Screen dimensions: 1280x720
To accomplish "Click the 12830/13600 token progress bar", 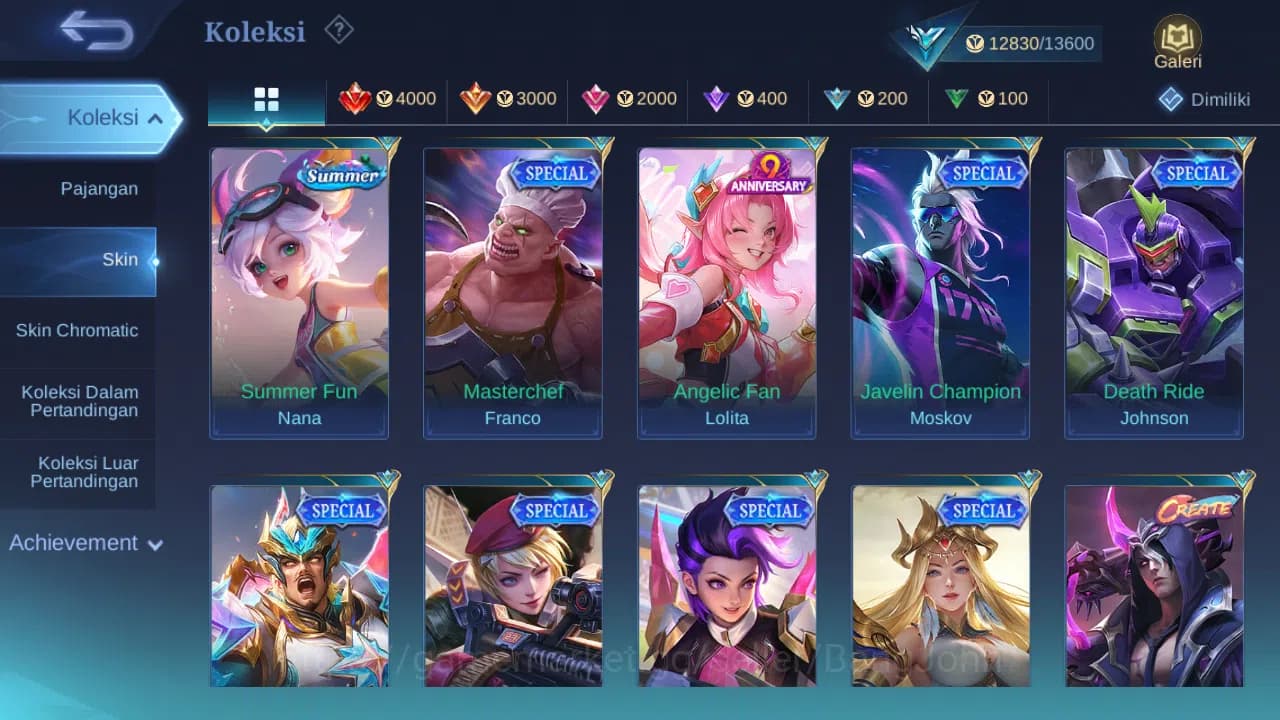I will [1040, 43].
